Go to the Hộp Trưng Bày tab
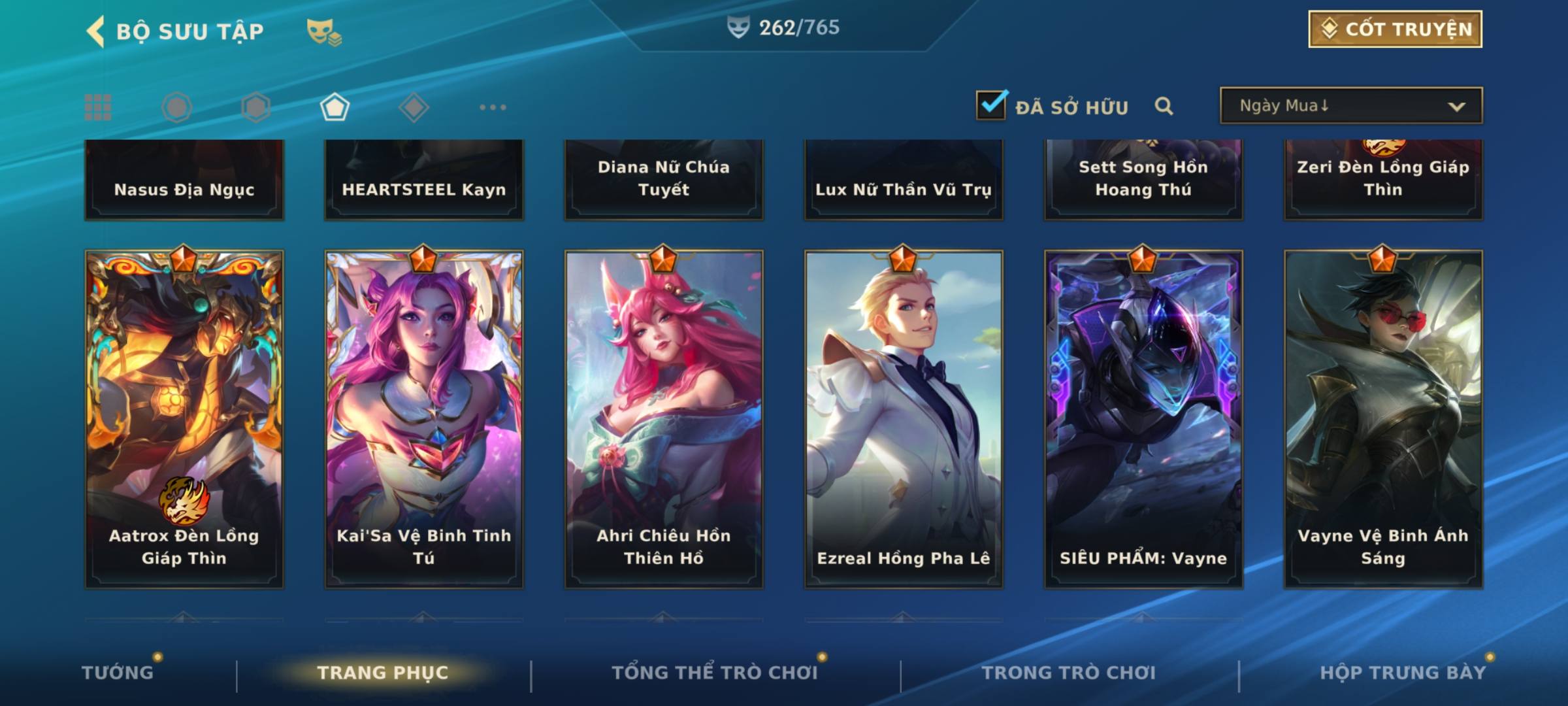 (1403, 673)
